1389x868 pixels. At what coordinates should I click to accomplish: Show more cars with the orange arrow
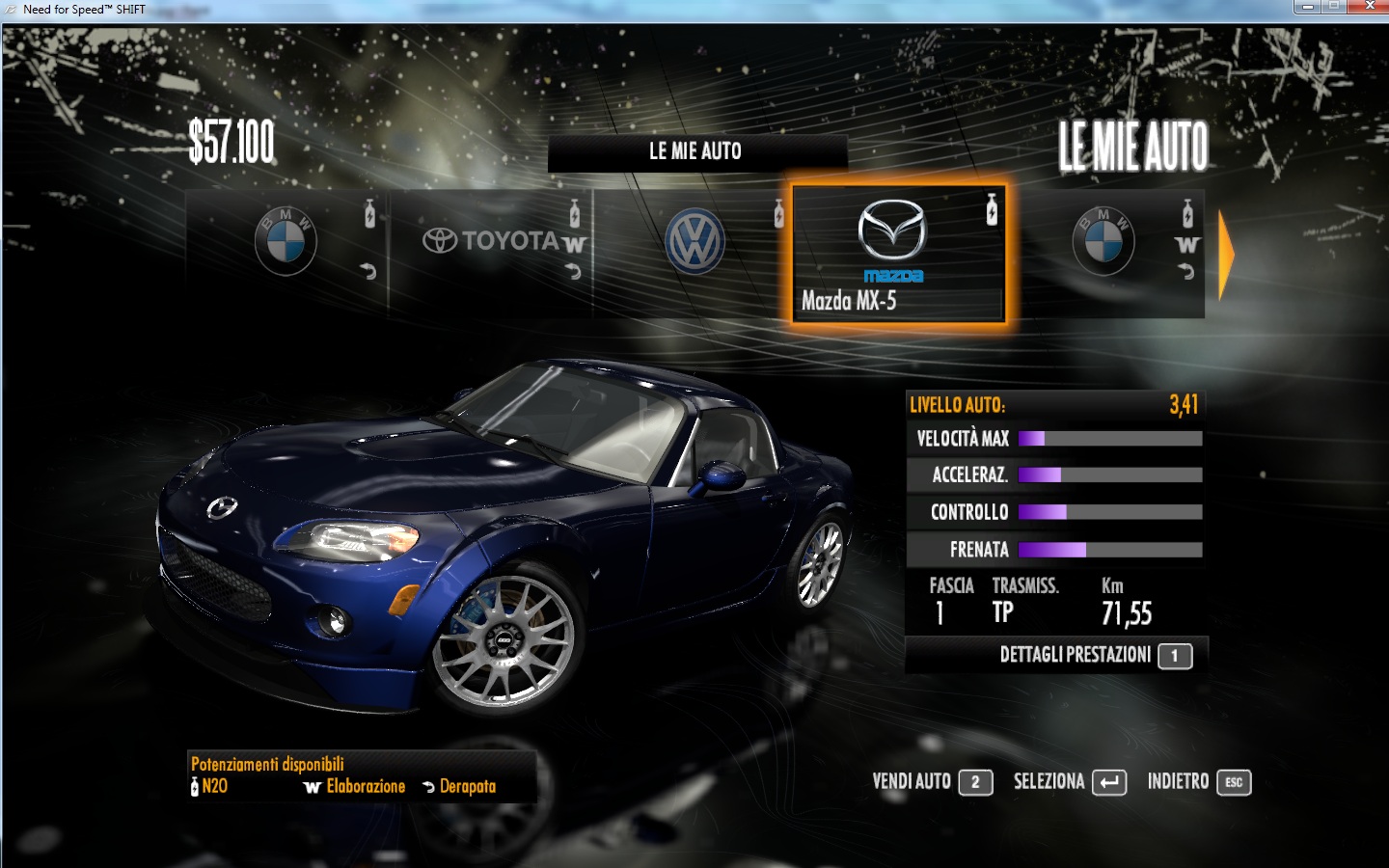pos(1226,256)
